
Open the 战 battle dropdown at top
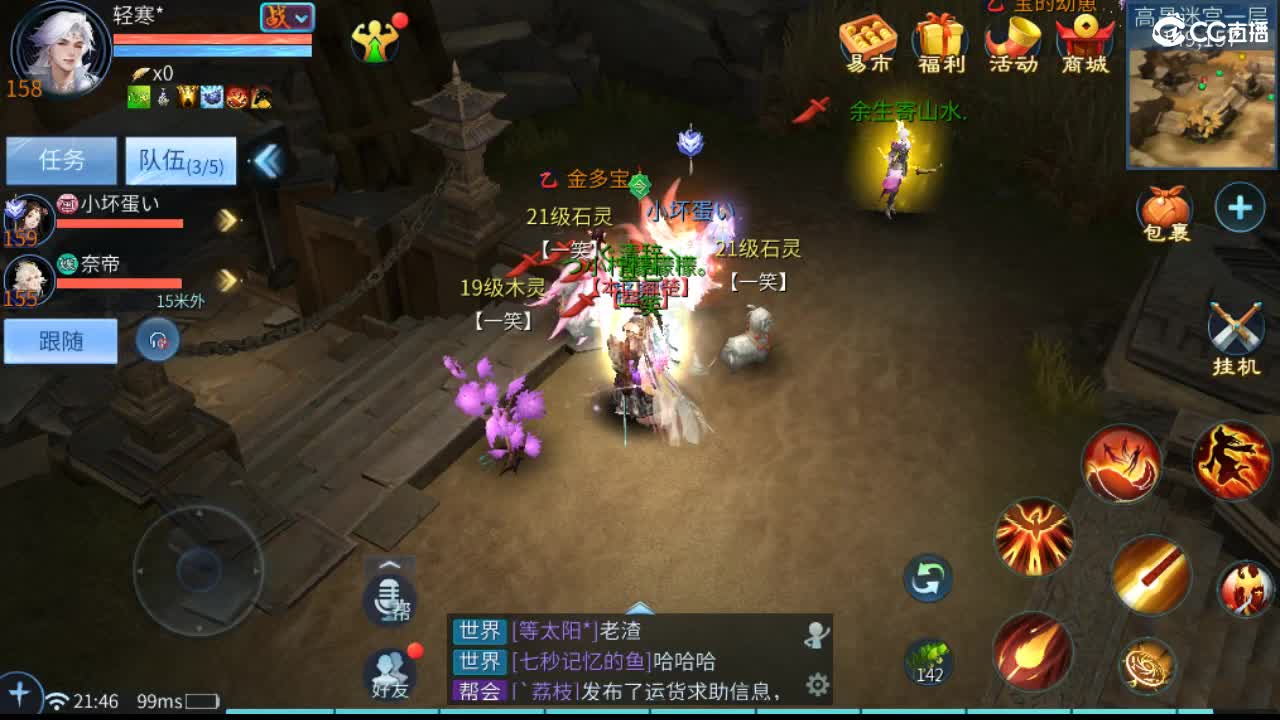(x=289, y=17)
